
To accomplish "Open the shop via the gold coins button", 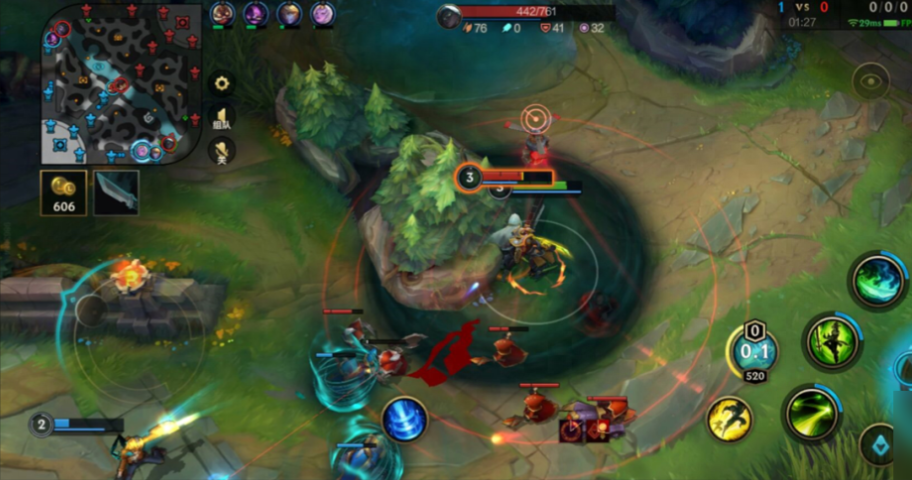I will coord(65,192).
